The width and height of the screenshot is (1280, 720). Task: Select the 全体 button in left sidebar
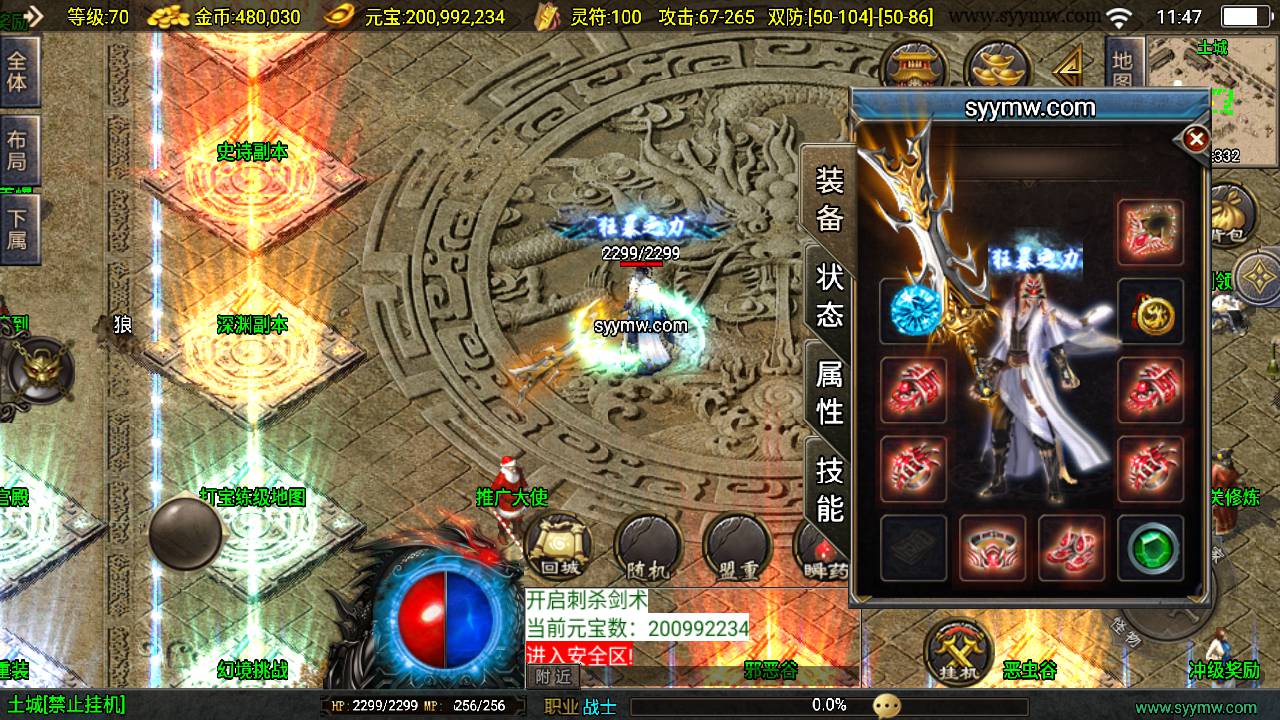click(x=18, y=70)
